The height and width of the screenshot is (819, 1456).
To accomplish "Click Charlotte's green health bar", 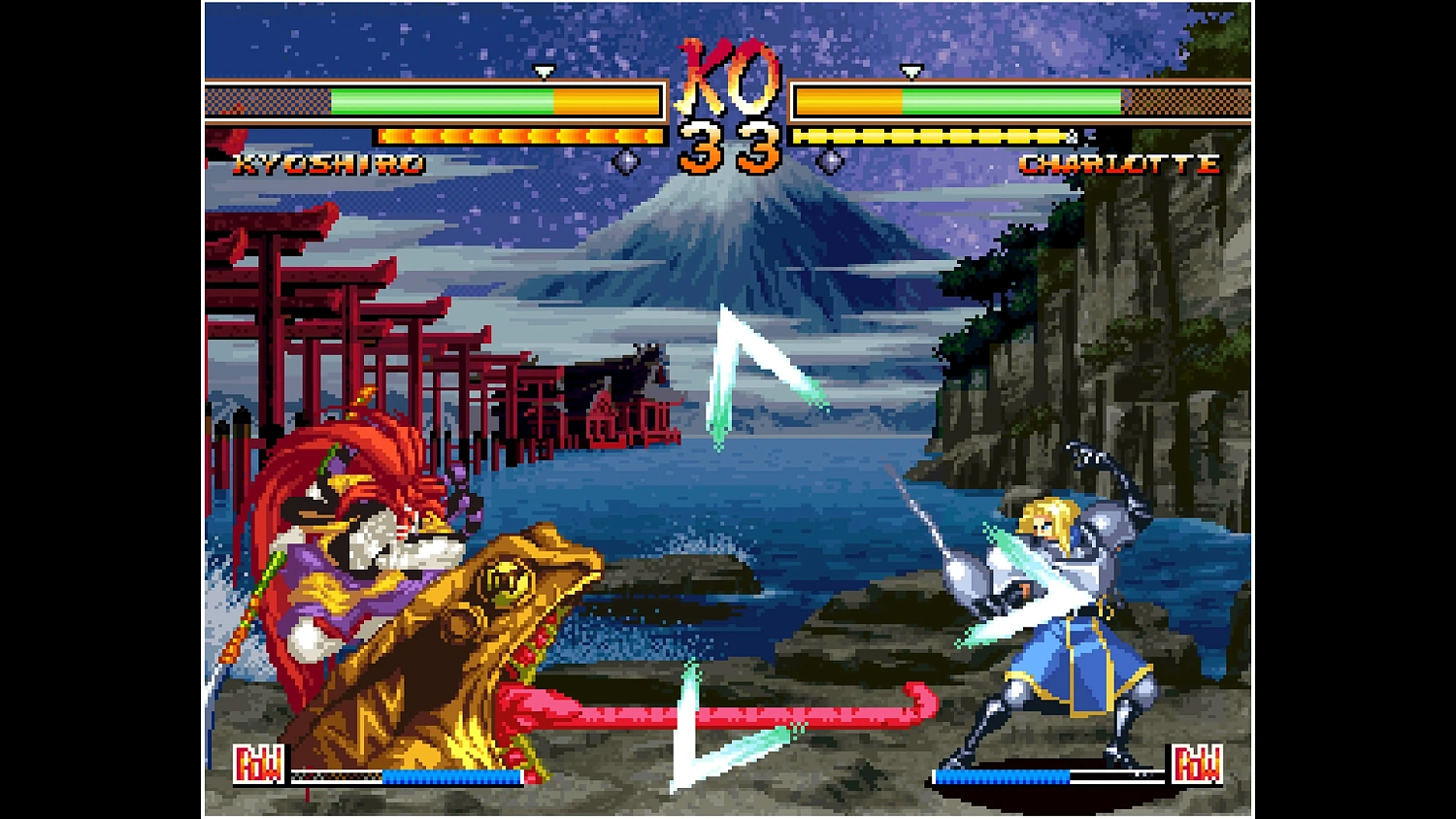I will pyautogui.click(x=1009, y=100).
